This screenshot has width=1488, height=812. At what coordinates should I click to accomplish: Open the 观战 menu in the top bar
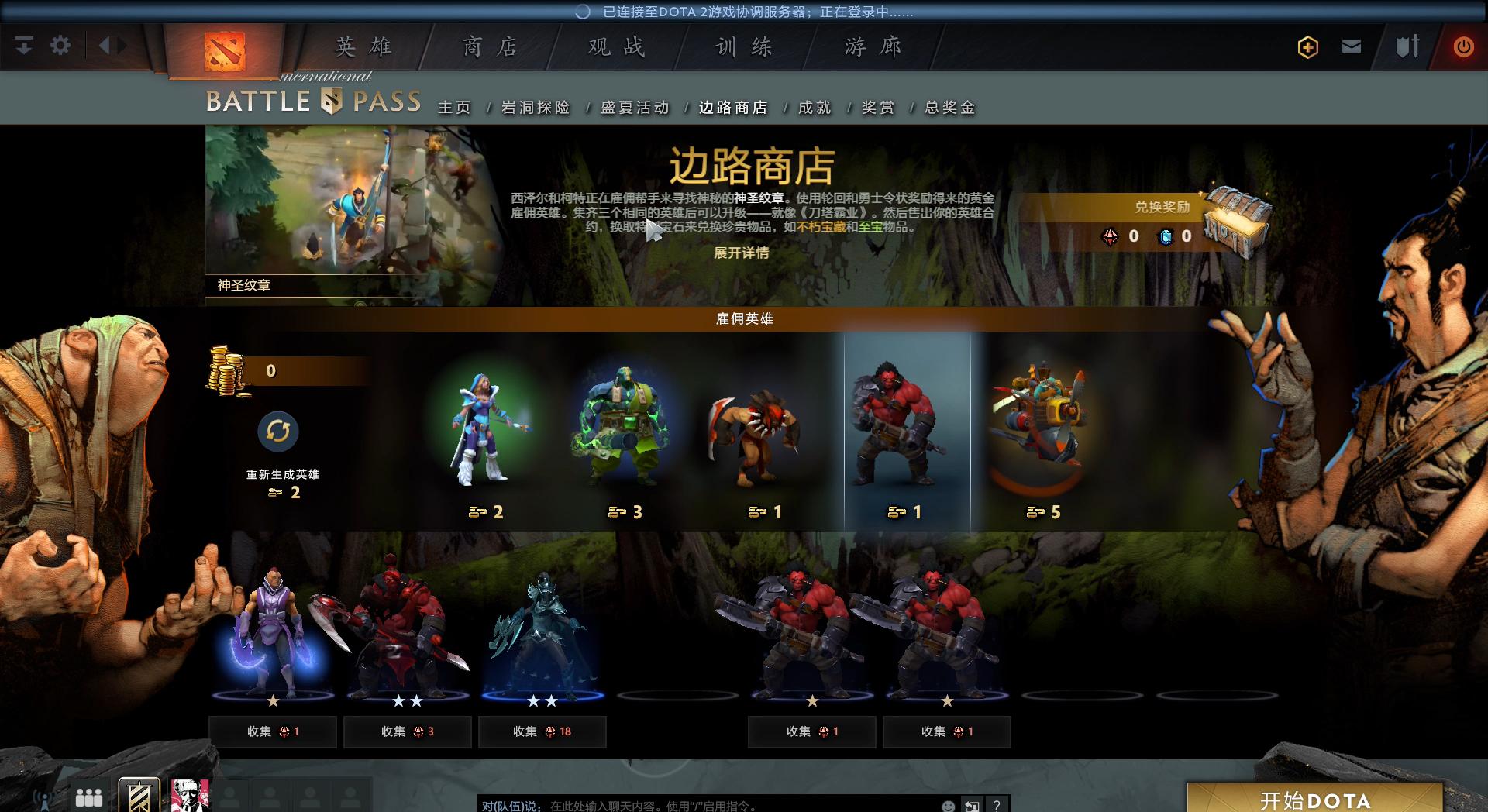pyautogui.click(x=615, y=46)
